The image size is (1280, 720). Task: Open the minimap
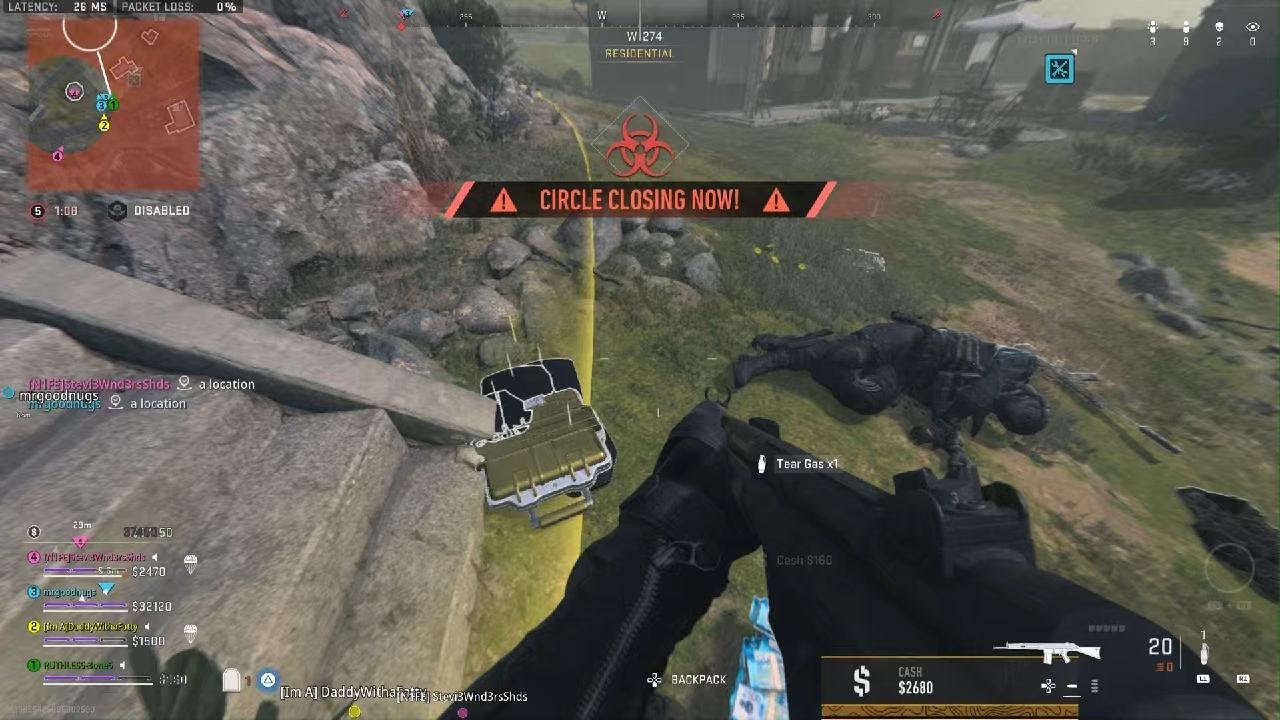(112, 103)
